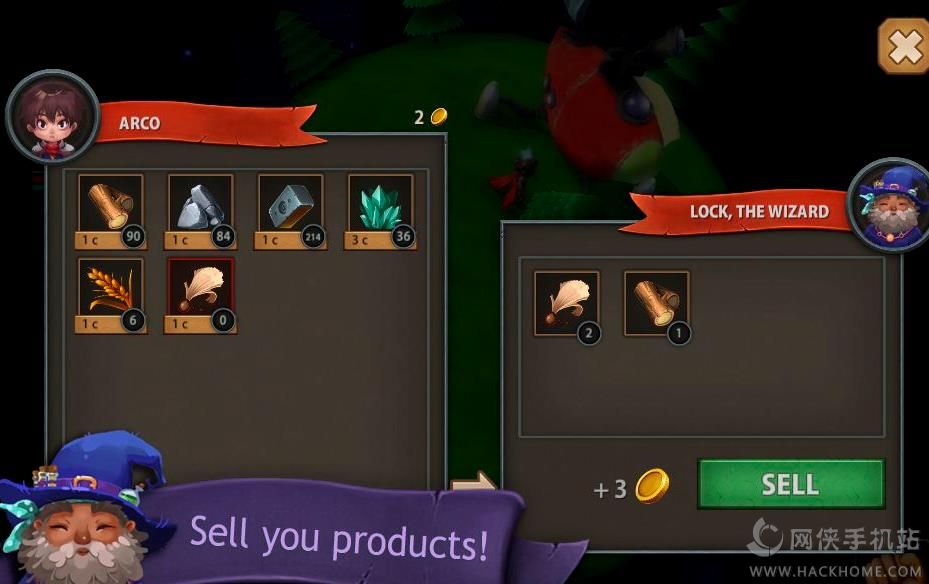Choose the wheat item slot

110,290
